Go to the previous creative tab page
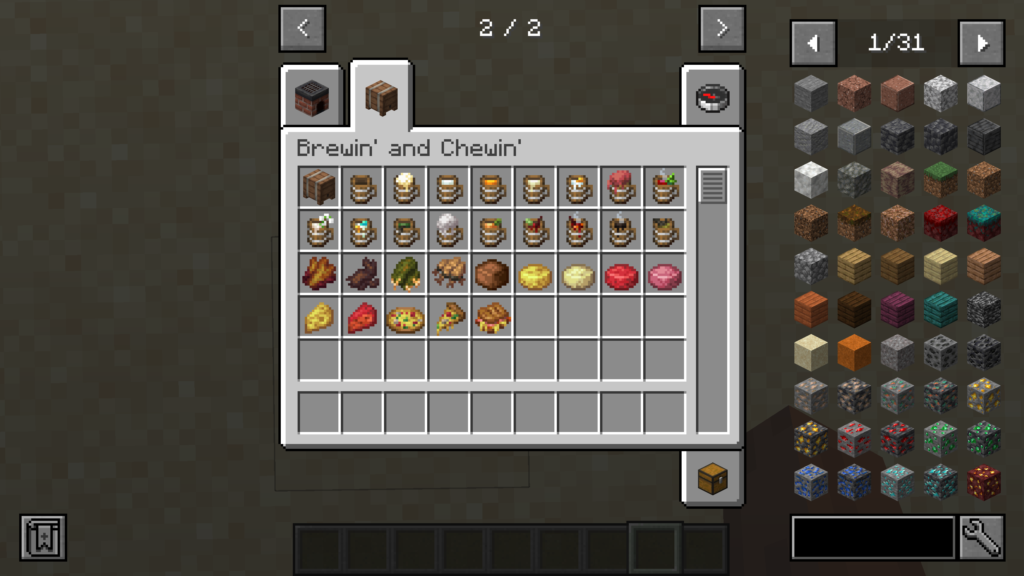1024x576 pixels. pos(302,29)
